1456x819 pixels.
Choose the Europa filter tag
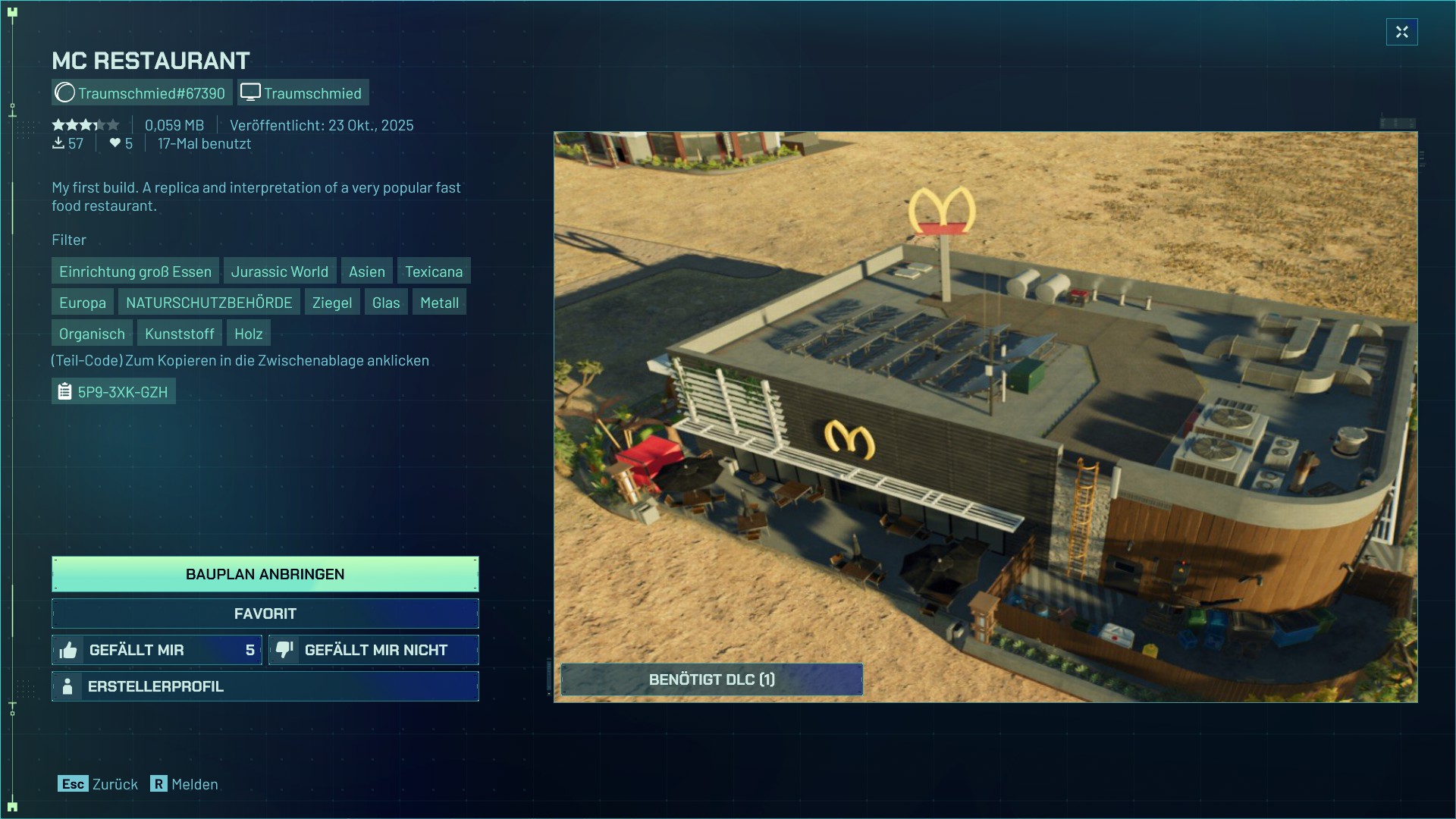pyautogui.click(x=83, y=303)
